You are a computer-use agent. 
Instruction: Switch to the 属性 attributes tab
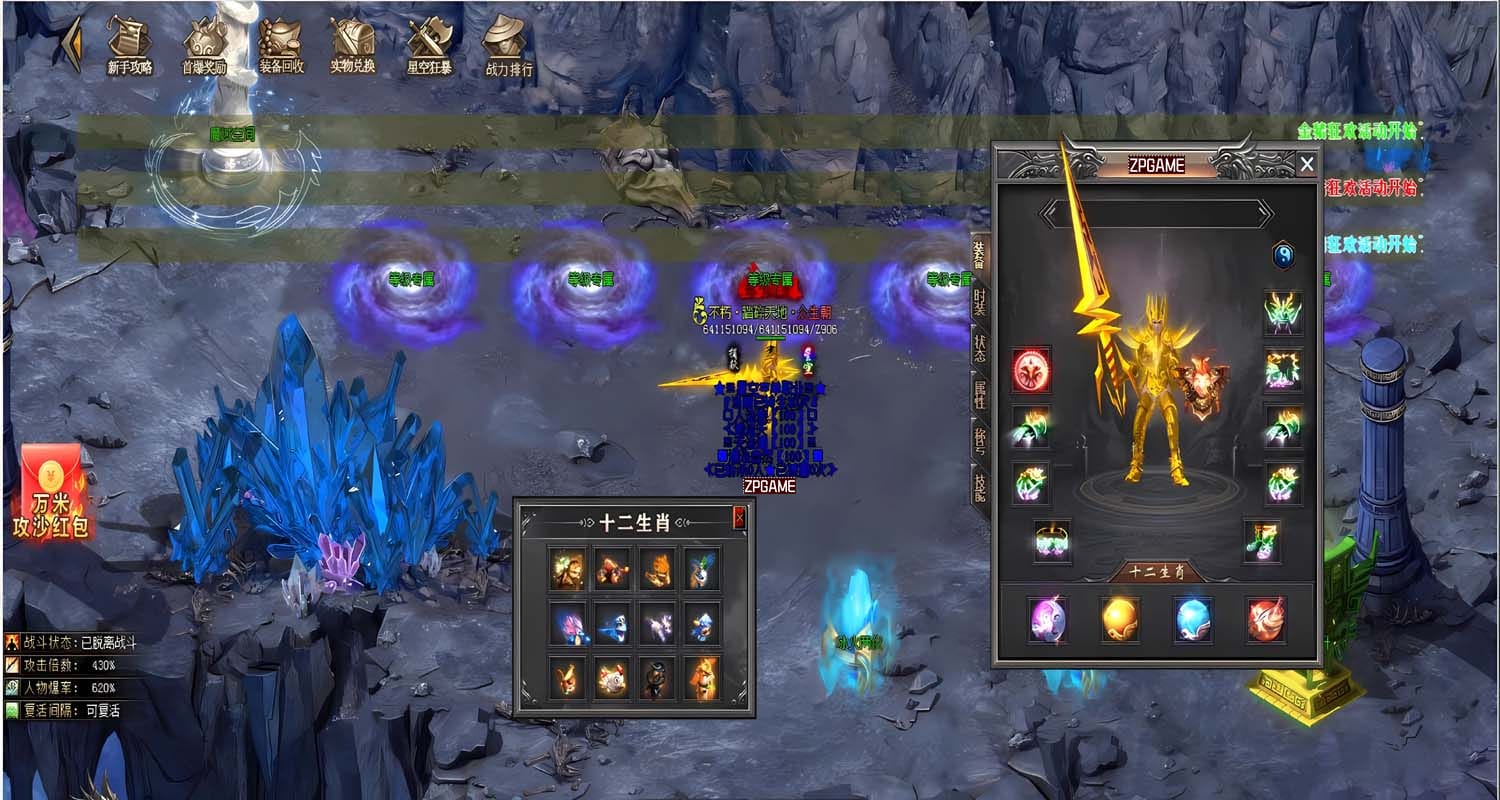[981, 396]
